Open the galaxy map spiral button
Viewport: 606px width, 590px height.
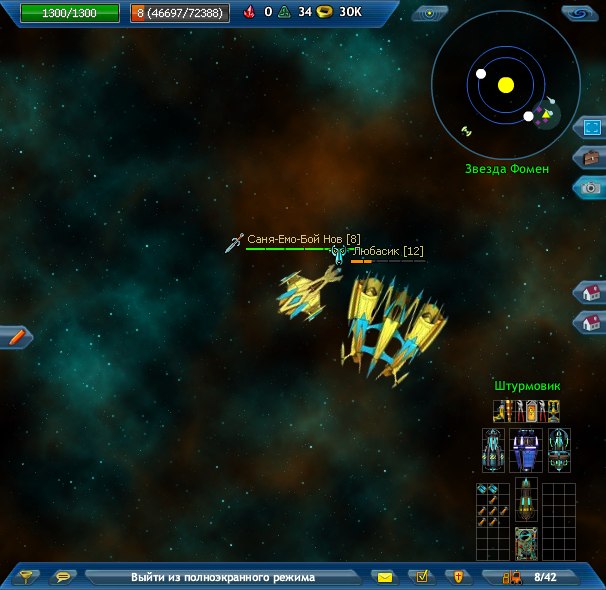(x=578, y=13)
